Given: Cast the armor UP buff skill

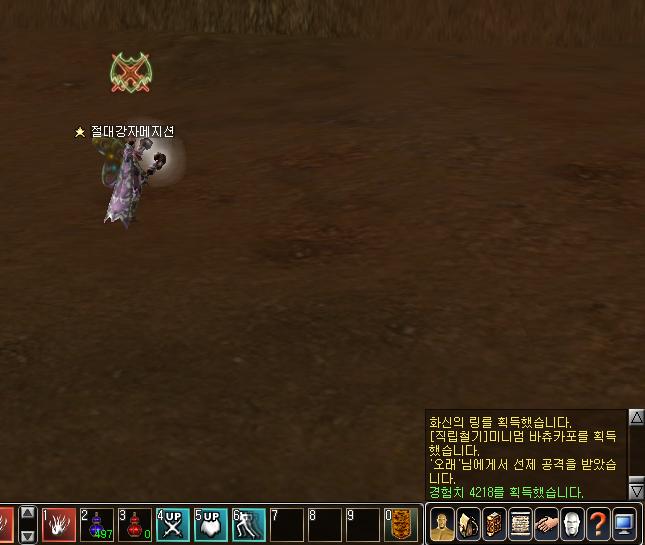Looking at the screenshot, I should [x=211, y=524].
